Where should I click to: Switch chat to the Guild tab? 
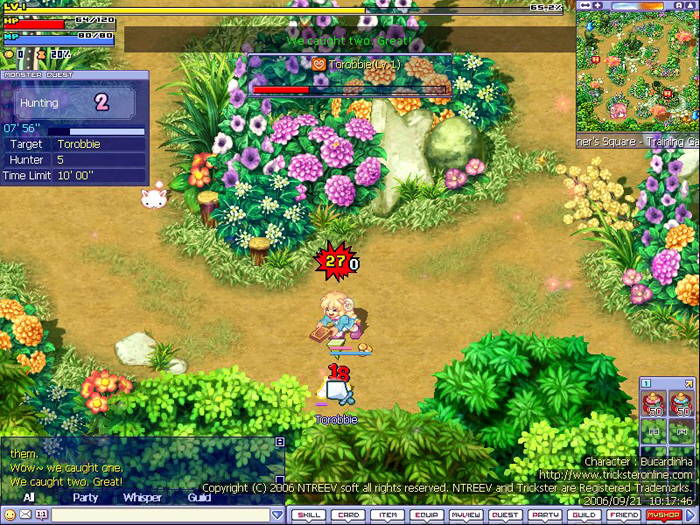coord(199,497)
